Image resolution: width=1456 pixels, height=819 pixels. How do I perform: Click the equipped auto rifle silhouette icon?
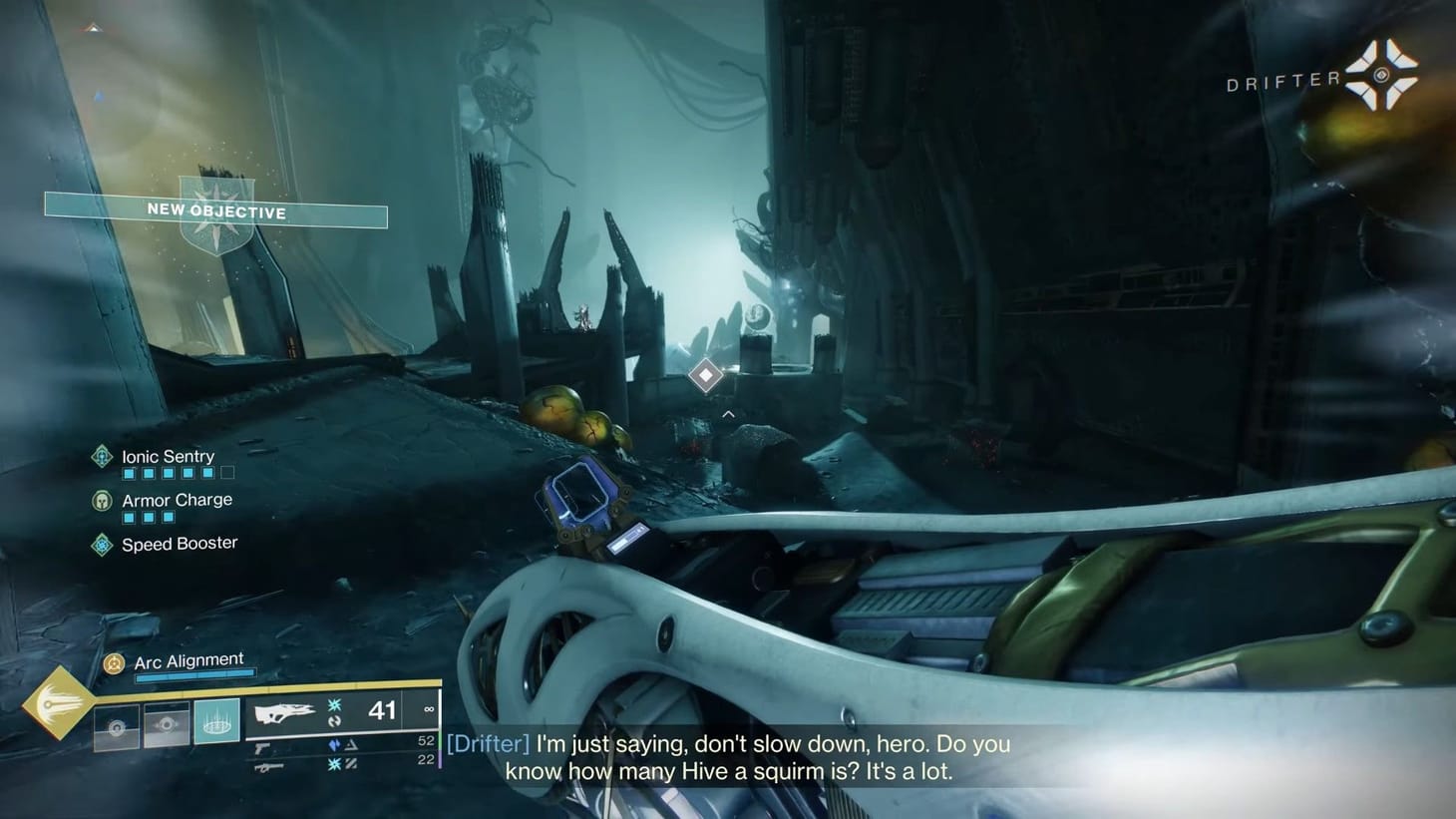[287, 712]
